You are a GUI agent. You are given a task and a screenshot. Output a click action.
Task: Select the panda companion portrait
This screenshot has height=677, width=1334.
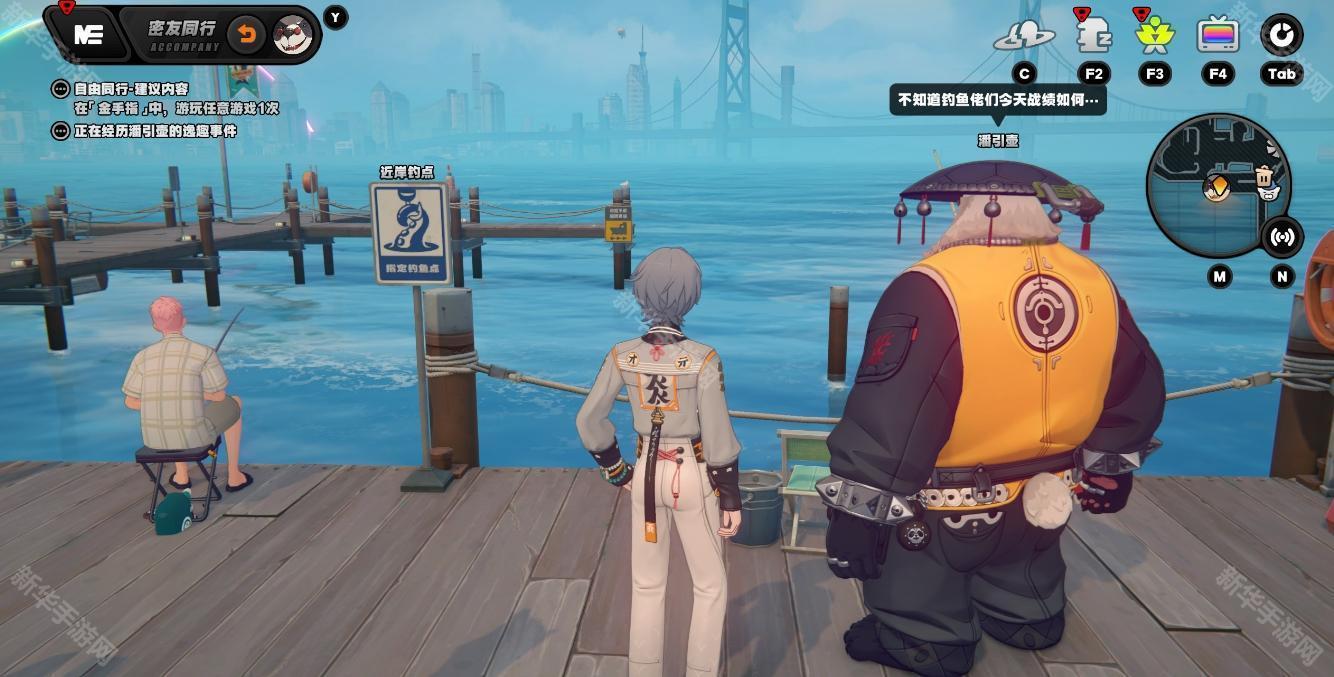click(293, 36)
